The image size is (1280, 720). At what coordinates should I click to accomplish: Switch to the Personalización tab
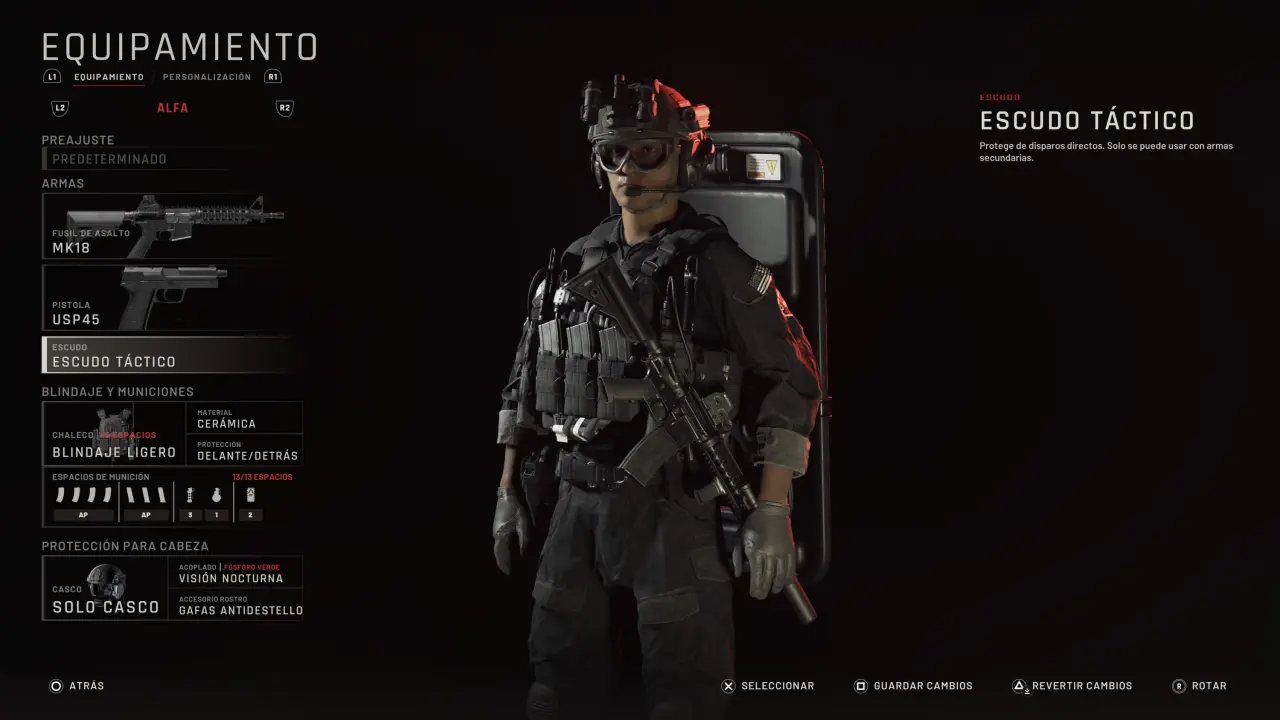pos(207,77)
